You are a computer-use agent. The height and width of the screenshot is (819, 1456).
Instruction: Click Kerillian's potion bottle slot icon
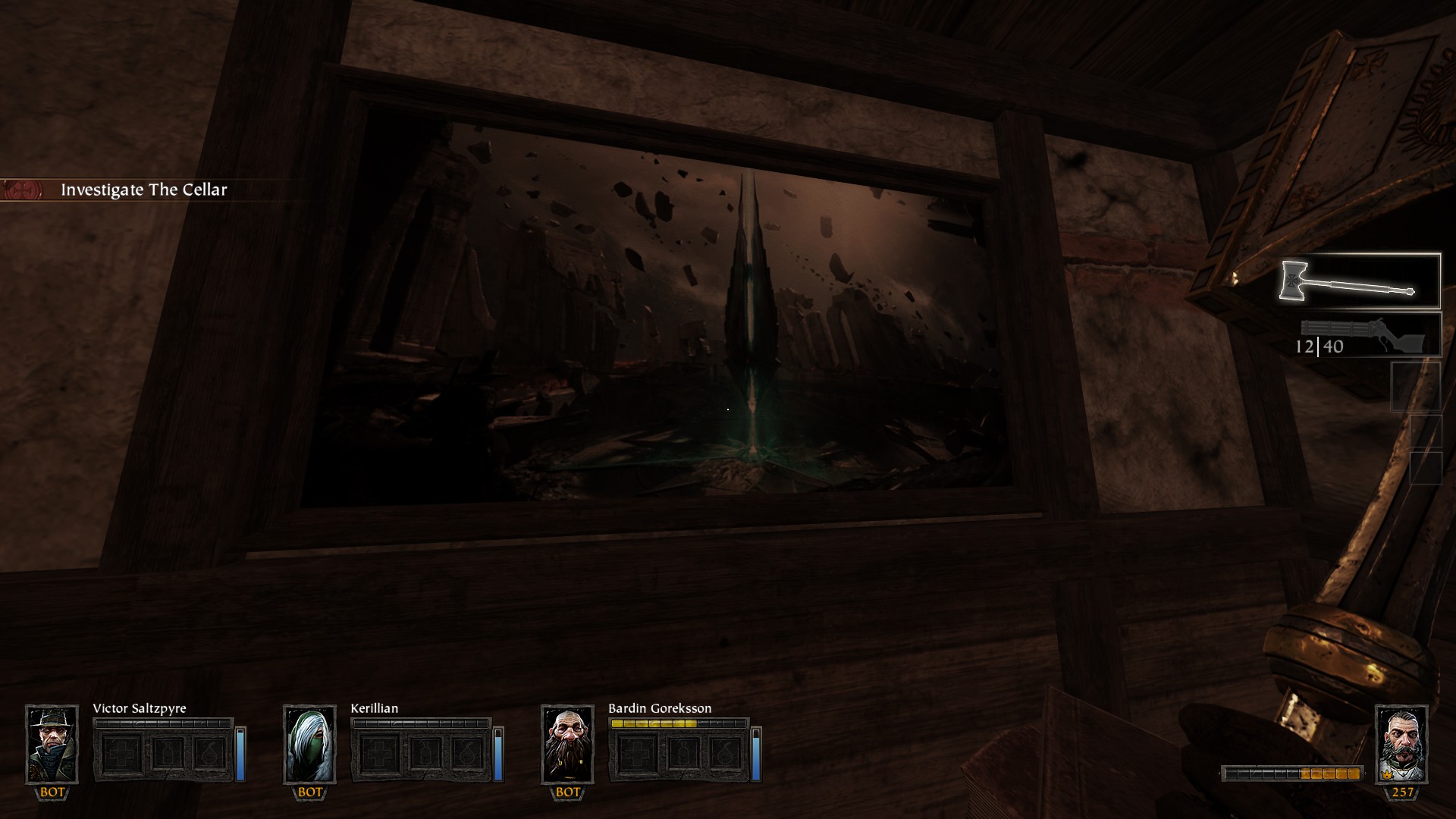pos(425,752)
